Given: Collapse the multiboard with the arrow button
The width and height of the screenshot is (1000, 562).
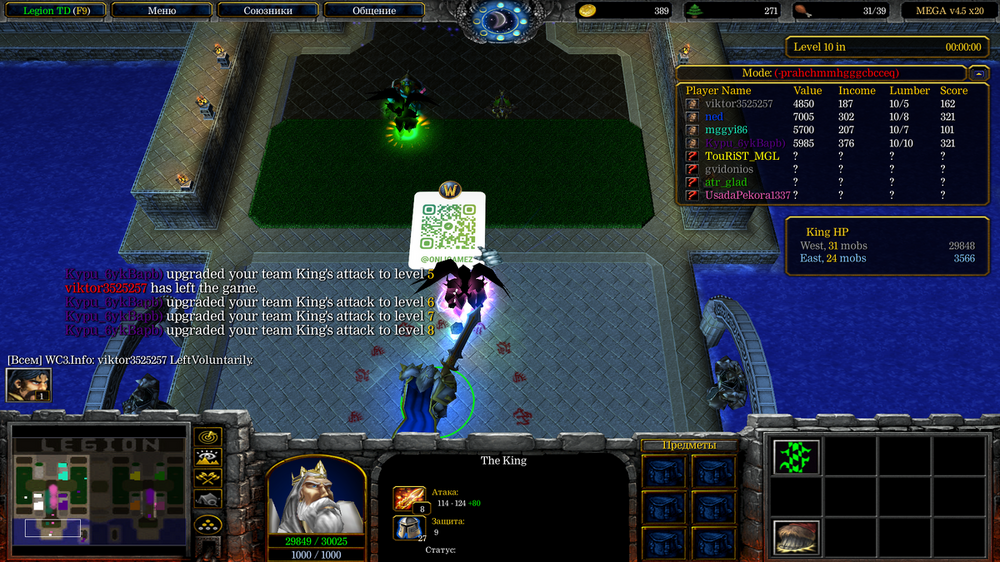Looking at the screenshot, I should (x=976, y=73).
